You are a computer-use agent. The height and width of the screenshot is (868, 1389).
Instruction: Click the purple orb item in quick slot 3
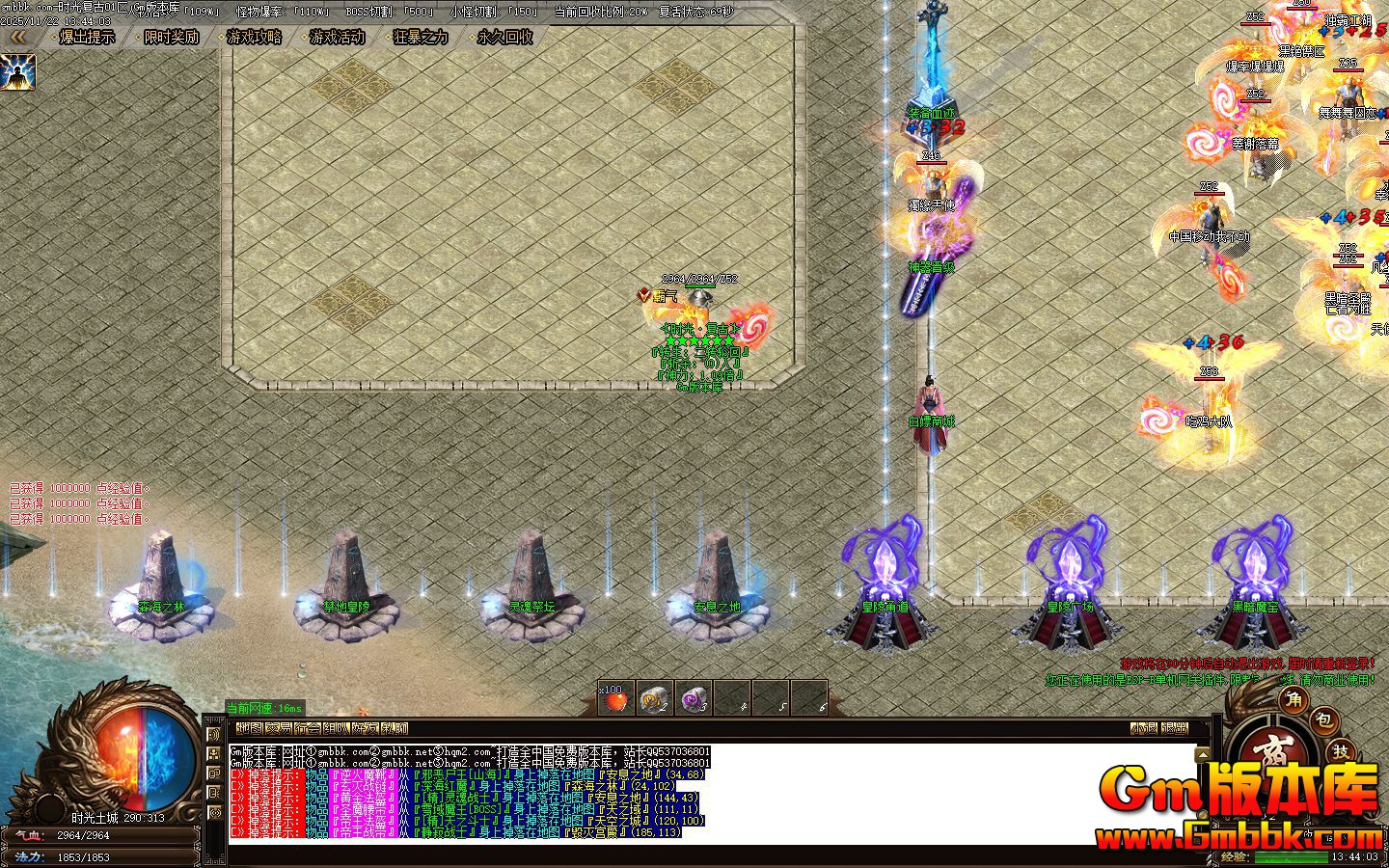coord(694,699)
